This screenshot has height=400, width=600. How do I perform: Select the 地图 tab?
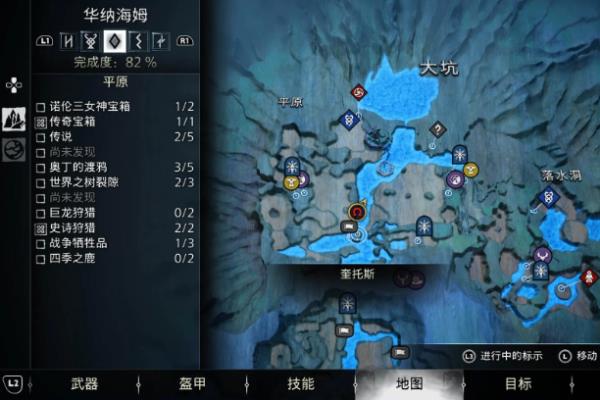click(x=409, y=384)
